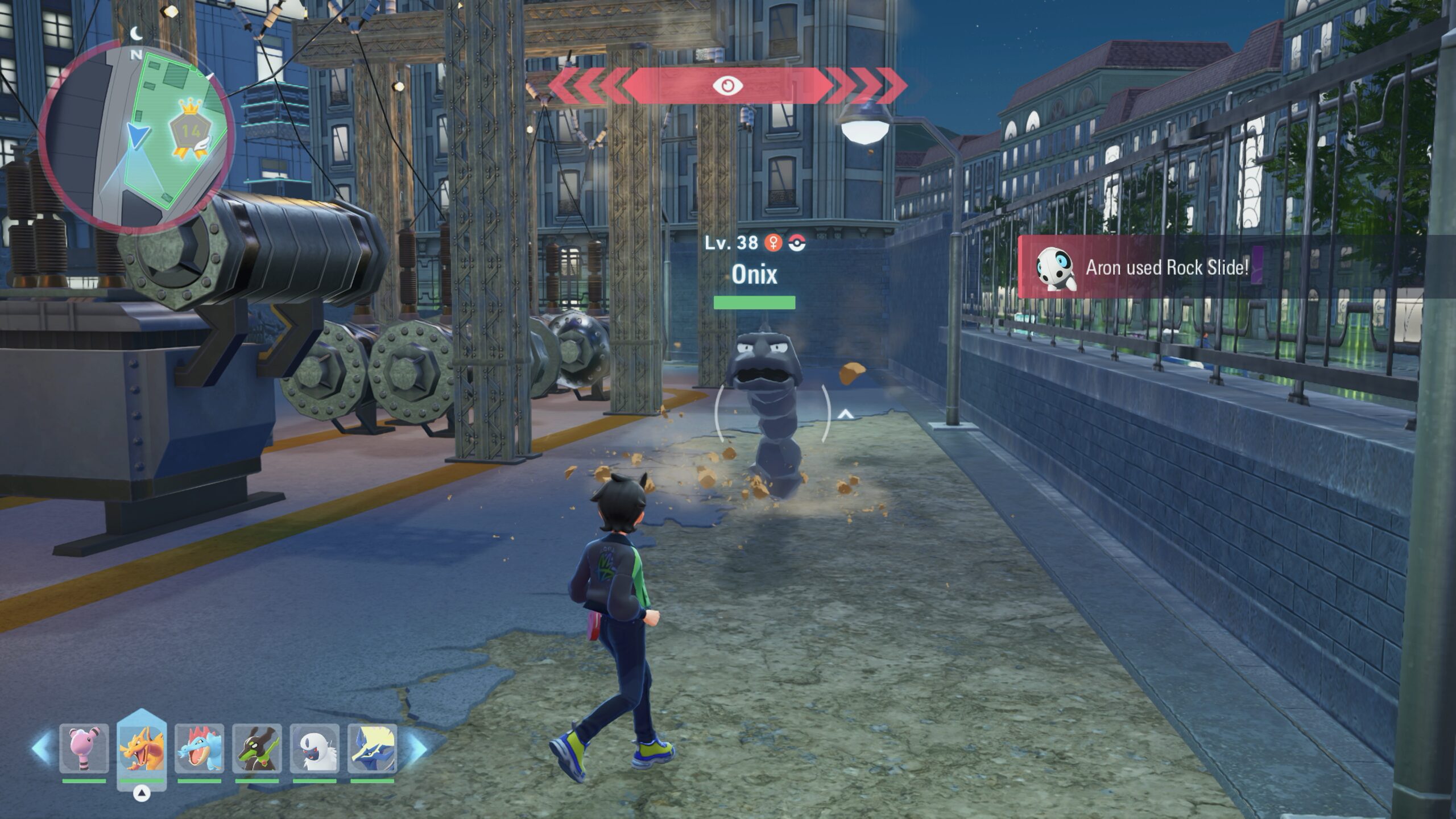
Task: Click the party bar's left arrow
Action: click(42, 747)
